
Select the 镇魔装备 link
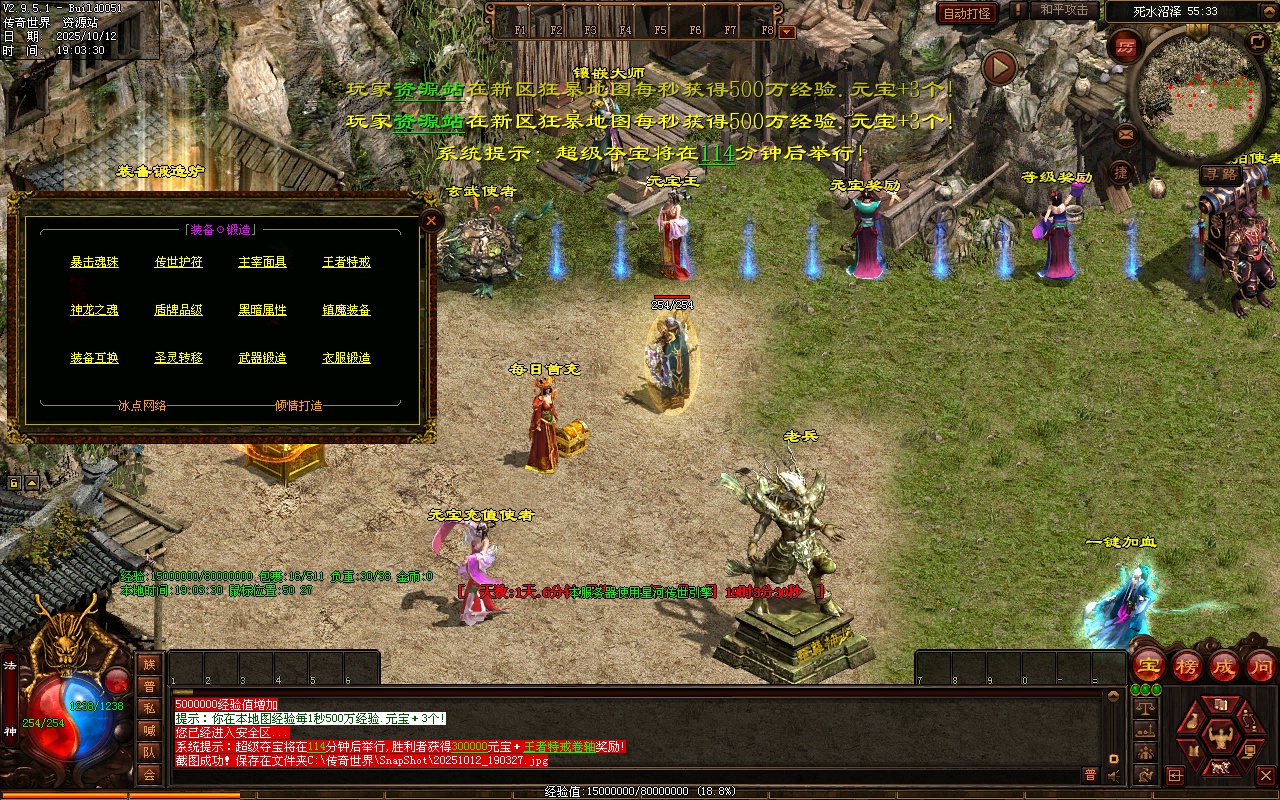point(346,310)
